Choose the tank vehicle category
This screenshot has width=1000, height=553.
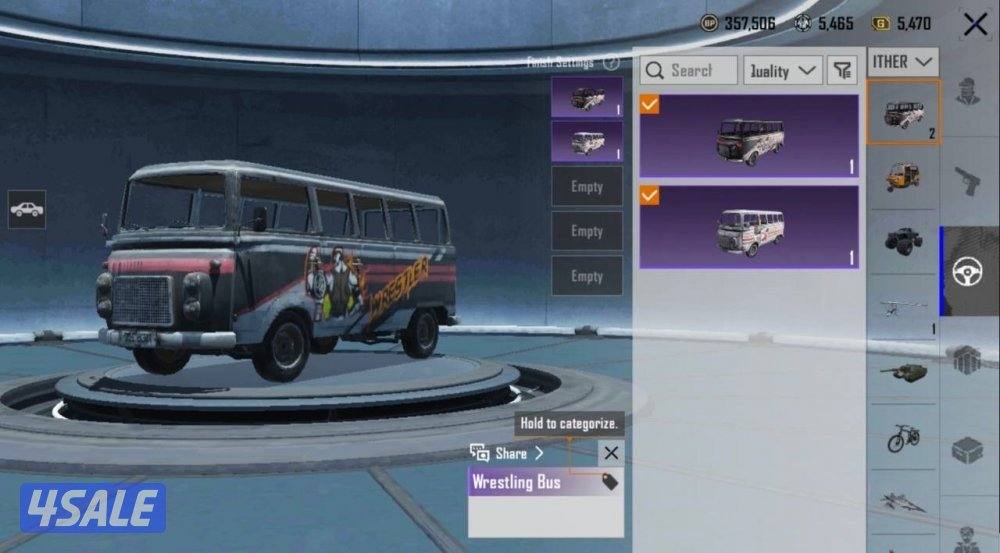click(902, 372)
